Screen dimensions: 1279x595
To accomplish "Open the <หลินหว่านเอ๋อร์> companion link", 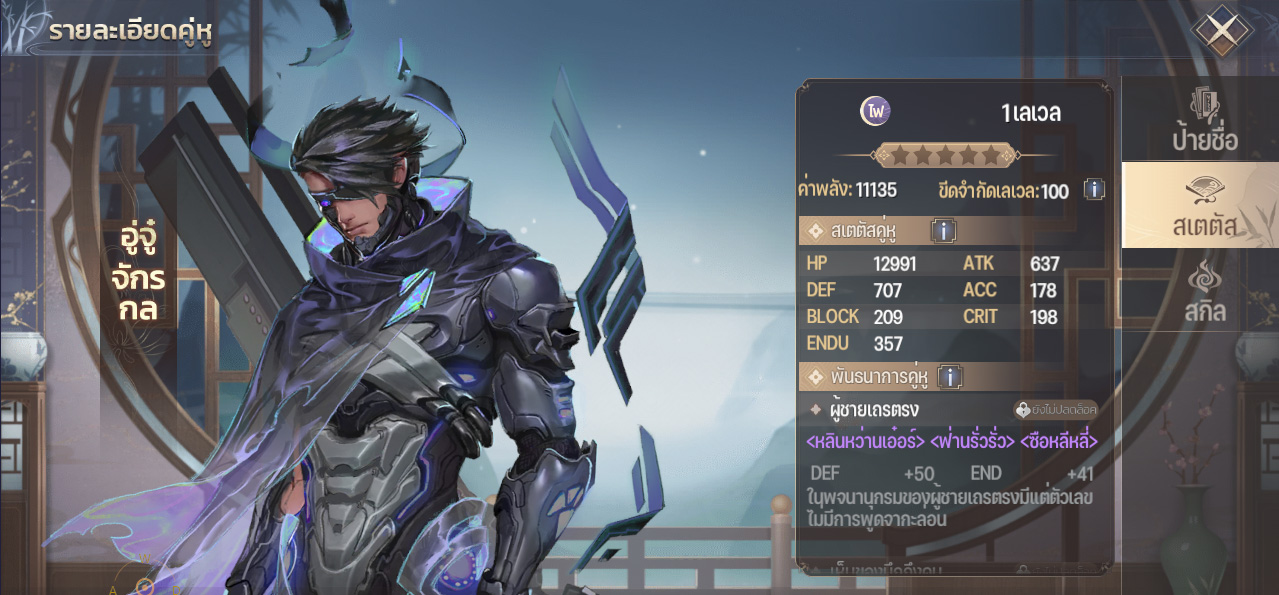I will [865, 441].
